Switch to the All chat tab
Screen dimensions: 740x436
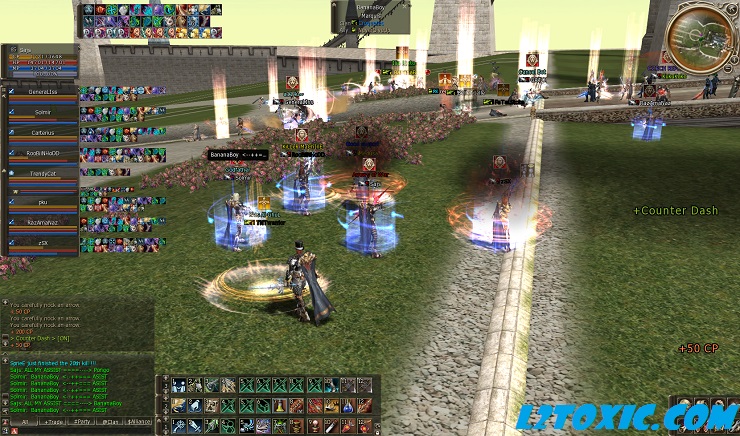(x=25, y=423)
